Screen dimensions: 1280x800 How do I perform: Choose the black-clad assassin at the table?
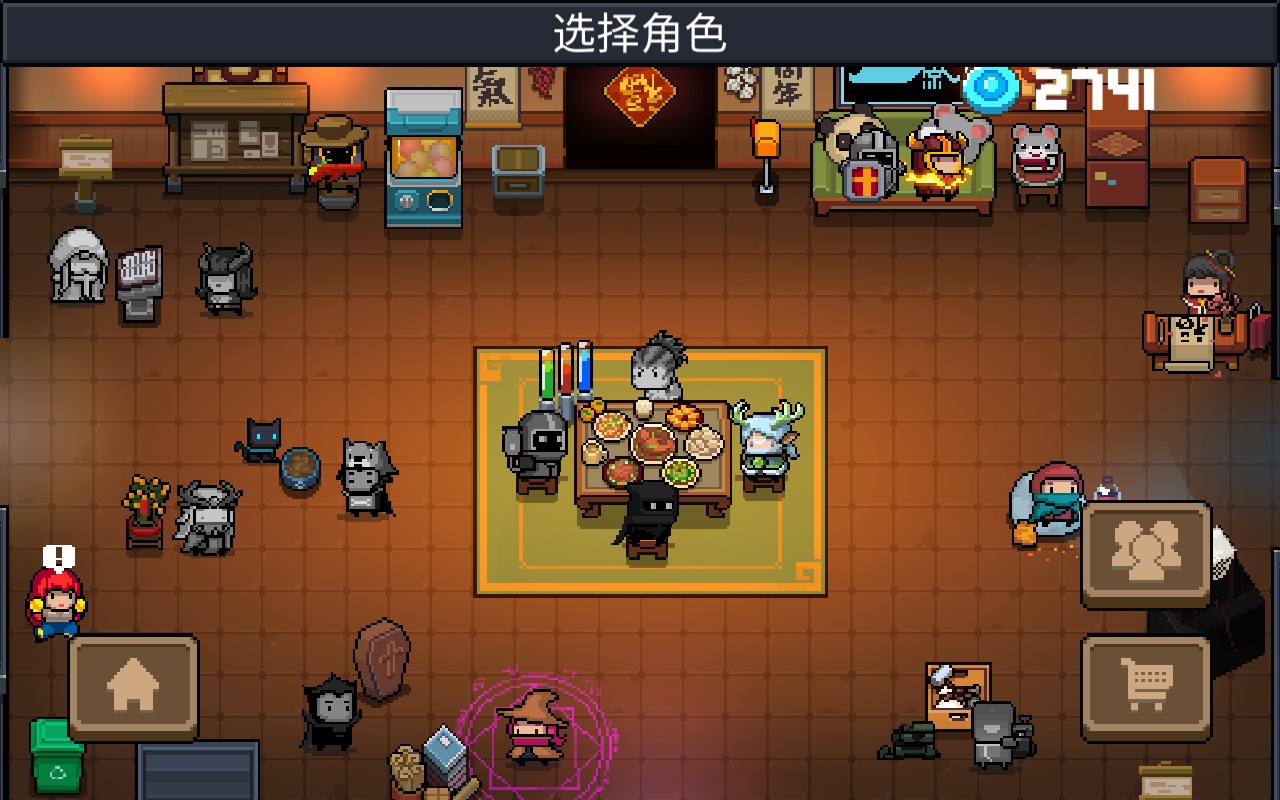point(648,518)
